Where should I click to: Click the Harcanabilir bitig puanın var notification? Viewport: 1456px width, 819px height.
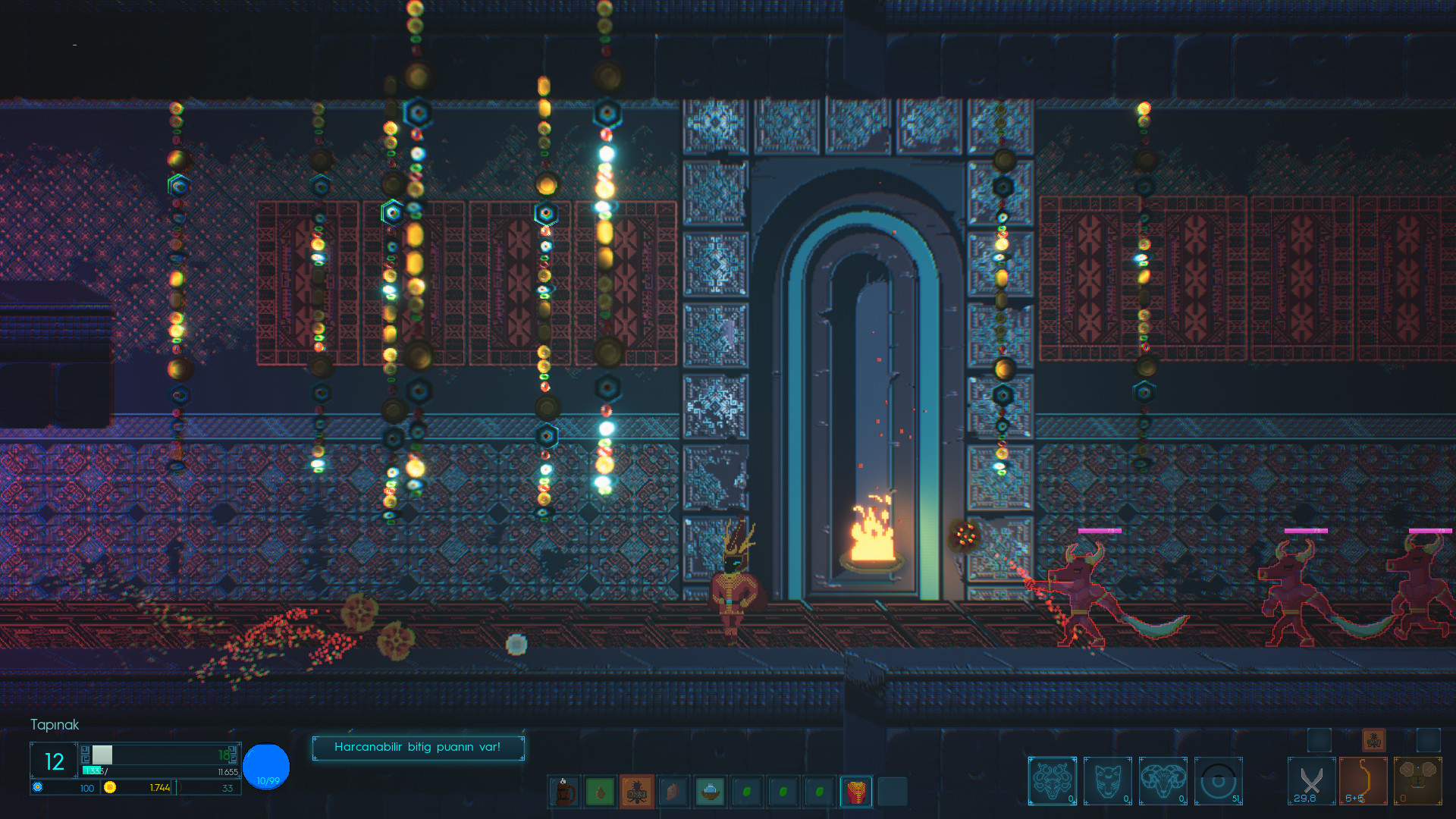pyautogui.click(x=418, y=747)
